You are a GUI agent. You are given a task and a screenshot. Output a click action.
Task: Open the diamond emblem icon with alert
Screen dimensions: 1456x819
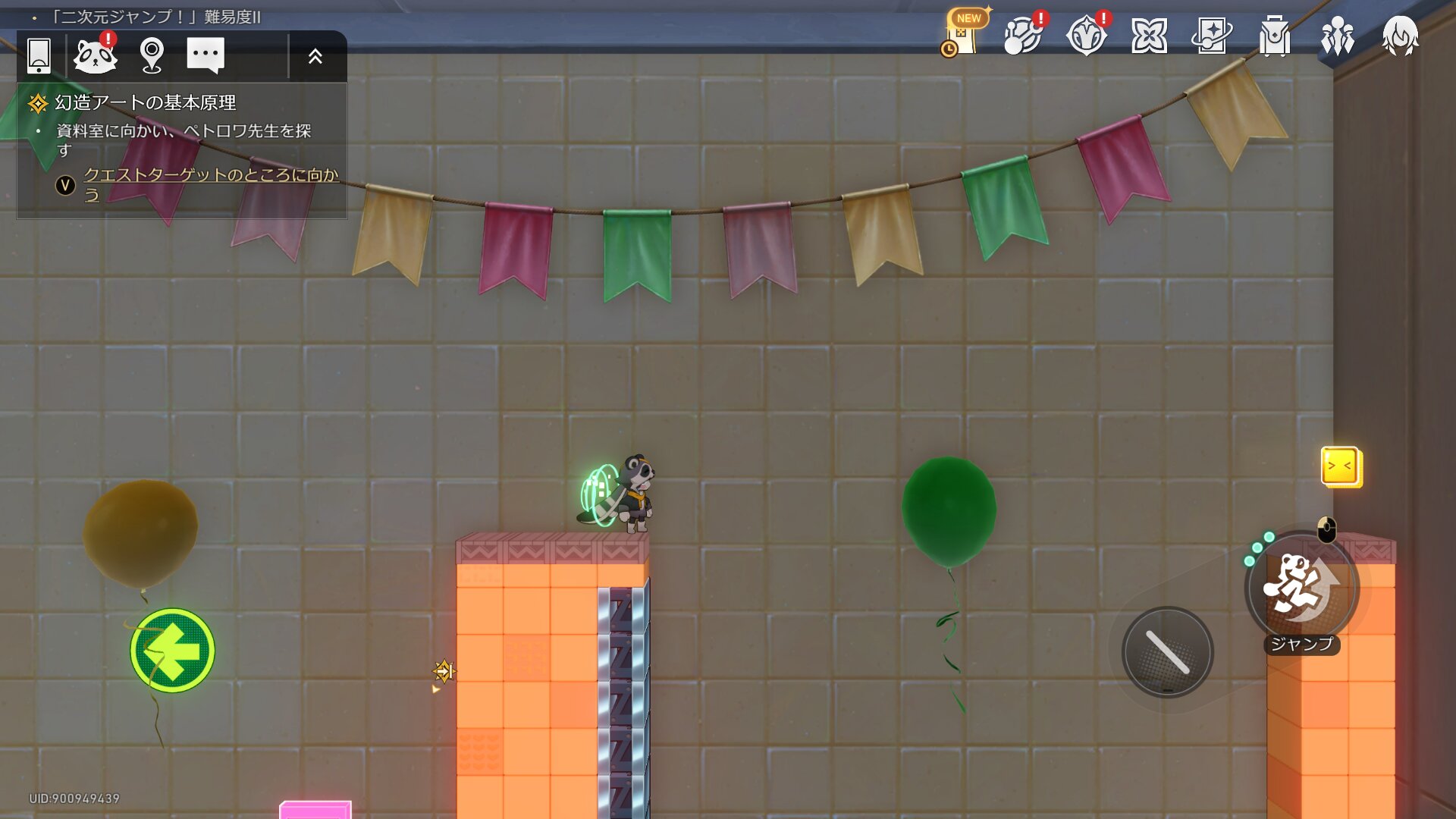(x=1086, y=35)
